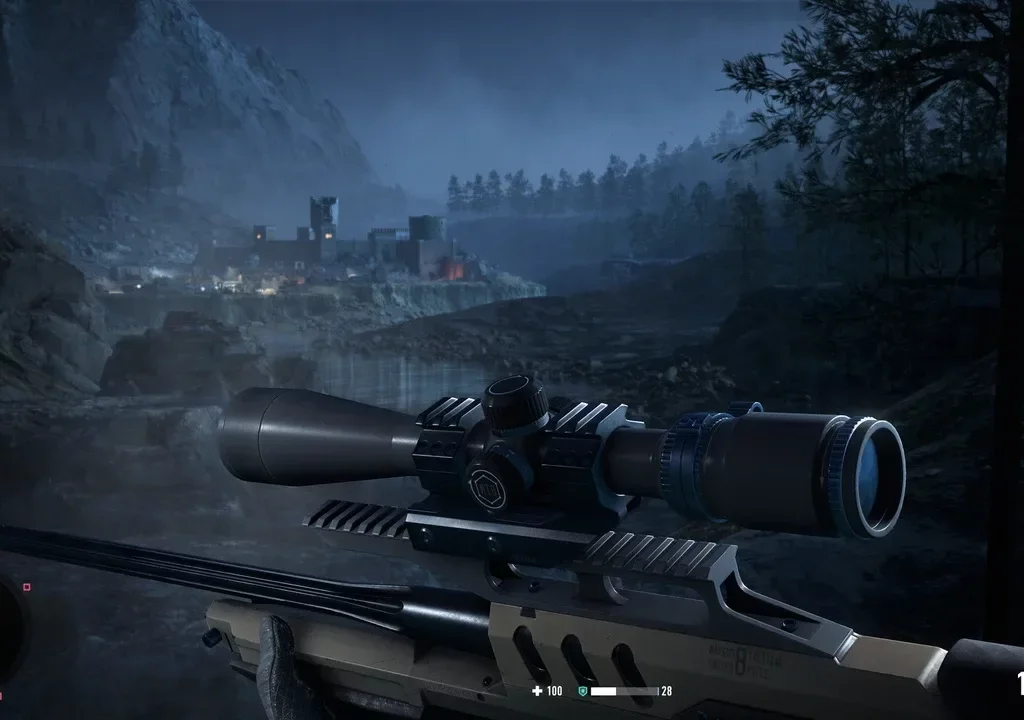This screenshot has width=1024, height=720.
Task: Select the white health cross icon
Action: point(538,691)
